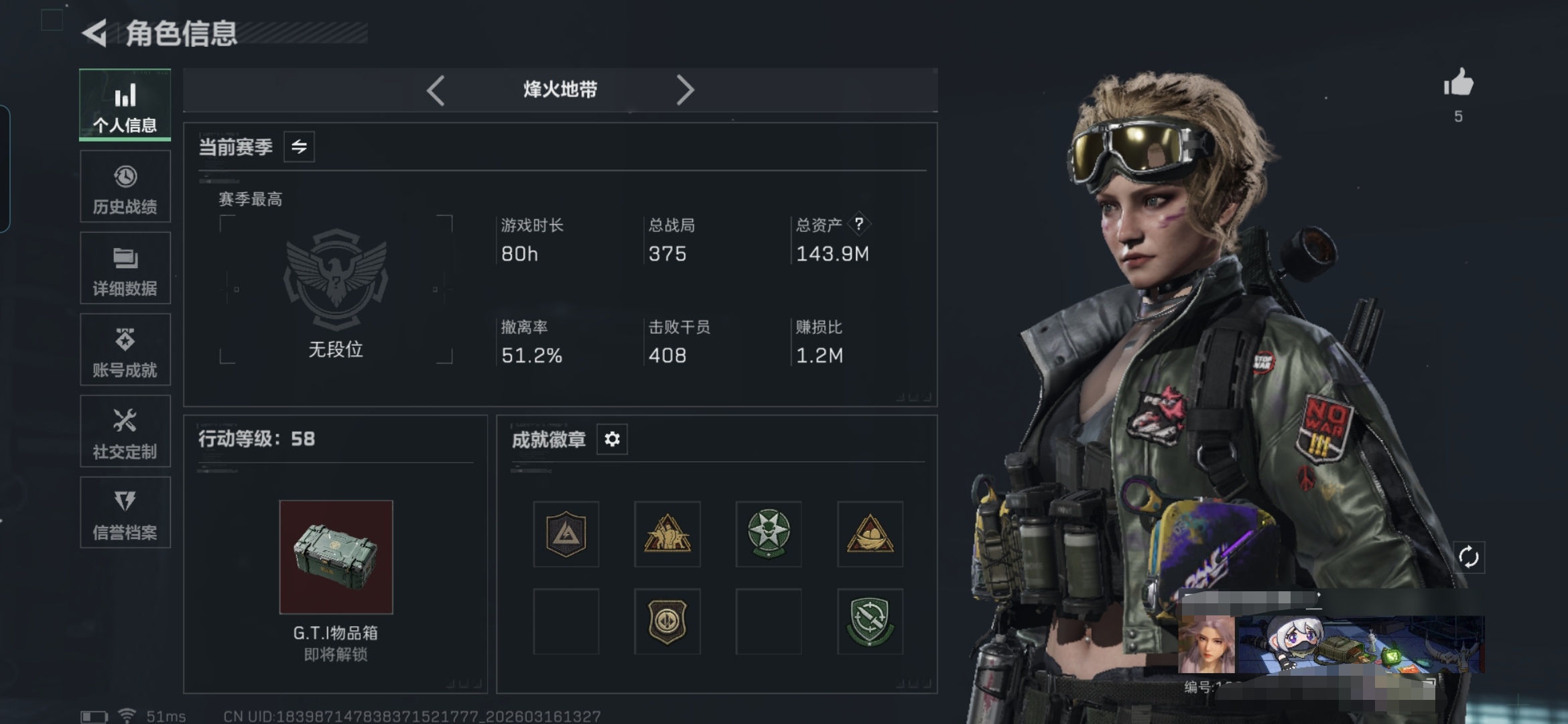Viewport: 1568px width, 724px height.
Task: Switch to the 个人信息 tab
Action: 125,105
